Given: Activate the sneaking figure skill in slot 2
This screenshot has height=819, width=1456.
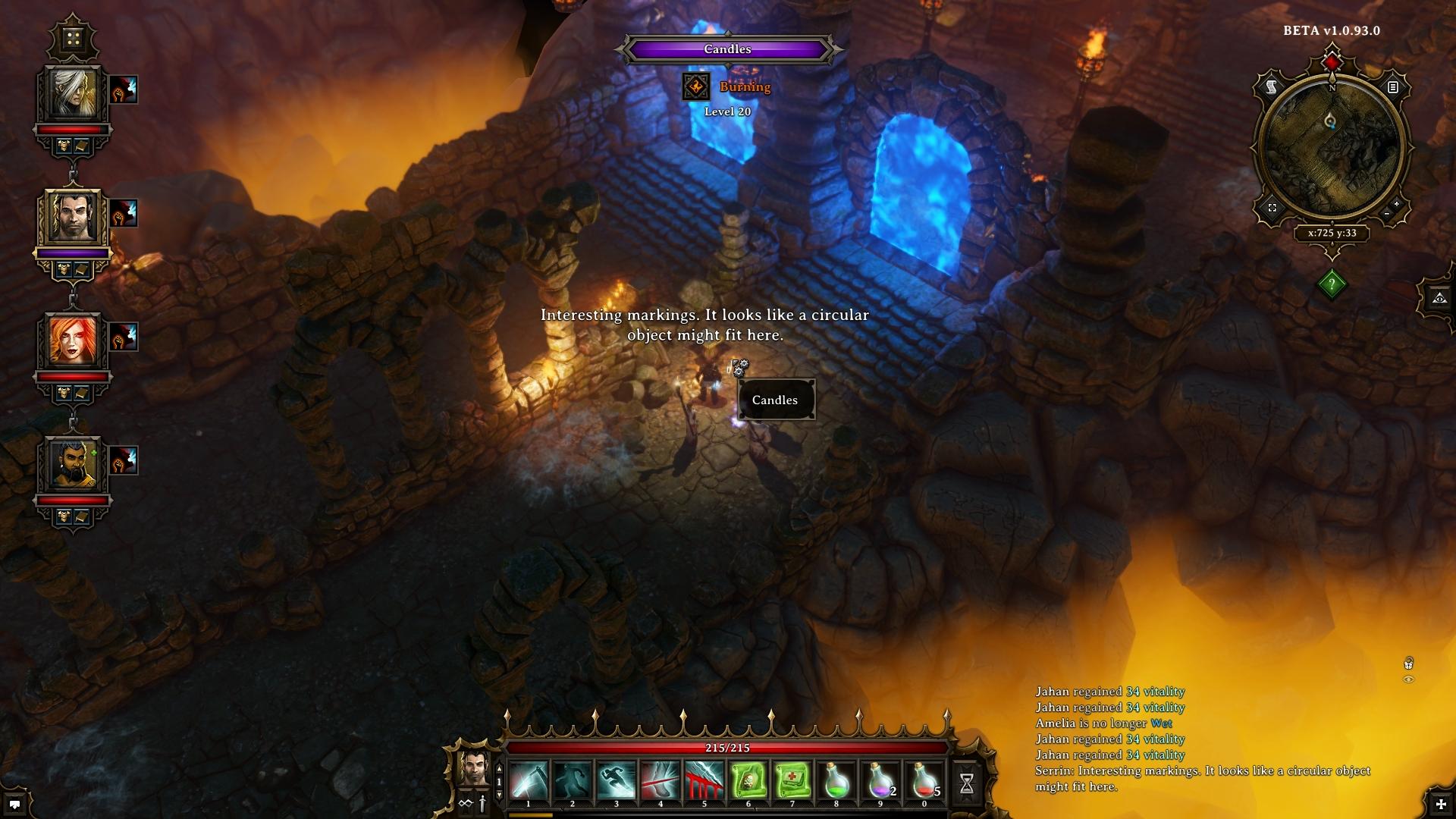Looking at the screenshot, I should pos(573,781).
